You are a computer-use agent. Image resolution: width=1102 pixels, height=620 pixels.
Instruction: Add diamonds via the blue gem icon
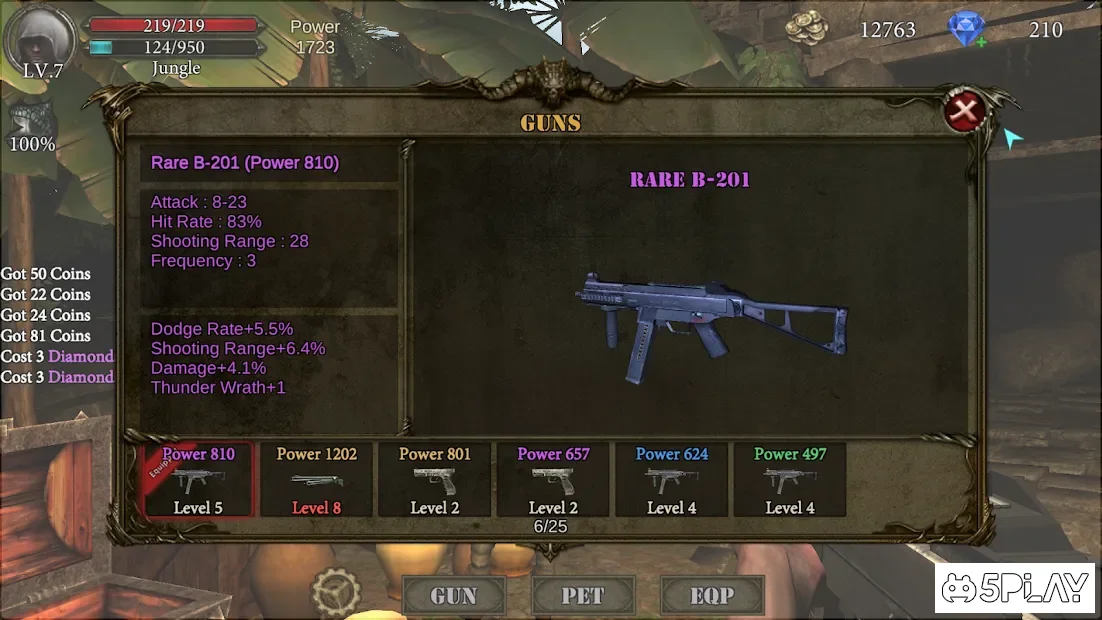[x=967, y=29]
